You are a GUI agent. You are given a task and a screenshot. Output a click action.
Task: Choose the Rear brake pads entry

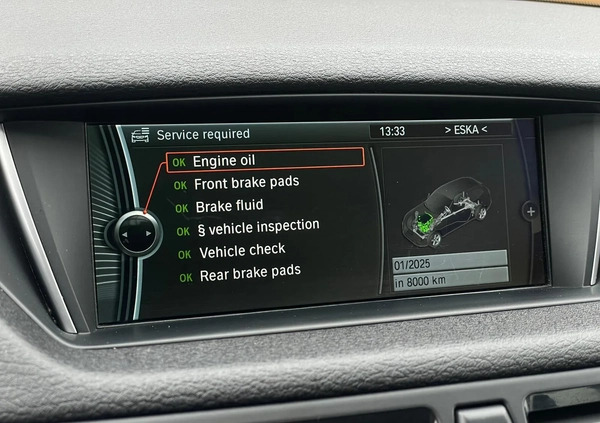pyautogui.click(x=249, y=272)
